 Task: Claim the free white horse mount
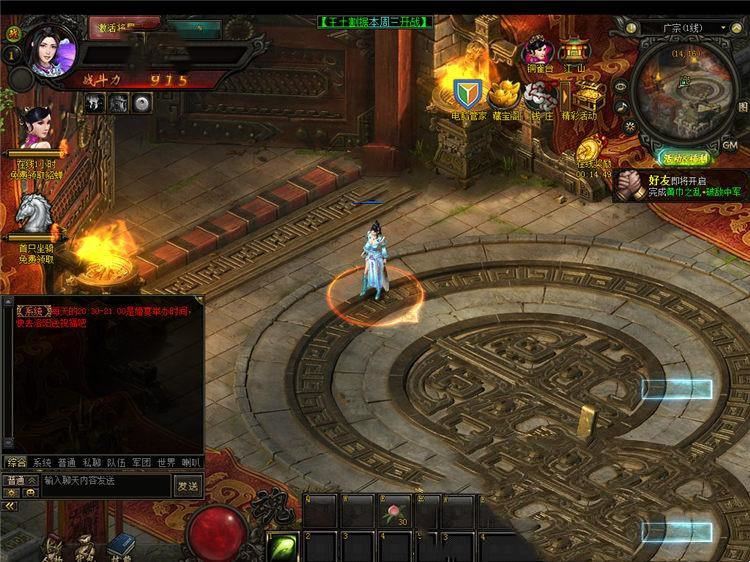point(36,216)
